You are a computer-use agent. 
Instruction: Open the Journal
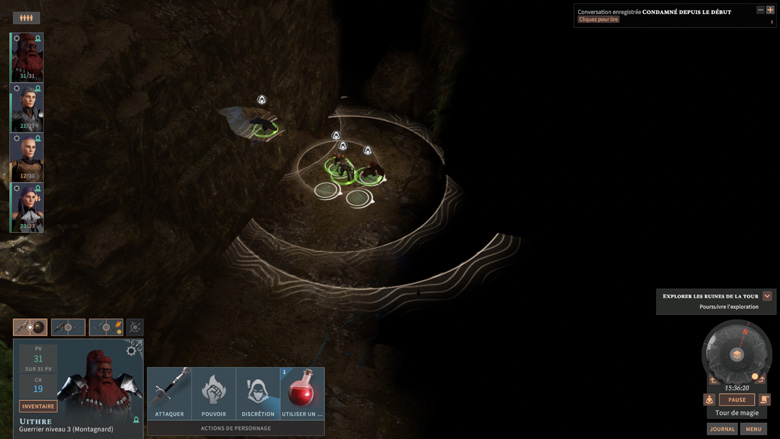click(x=722, y=429)
